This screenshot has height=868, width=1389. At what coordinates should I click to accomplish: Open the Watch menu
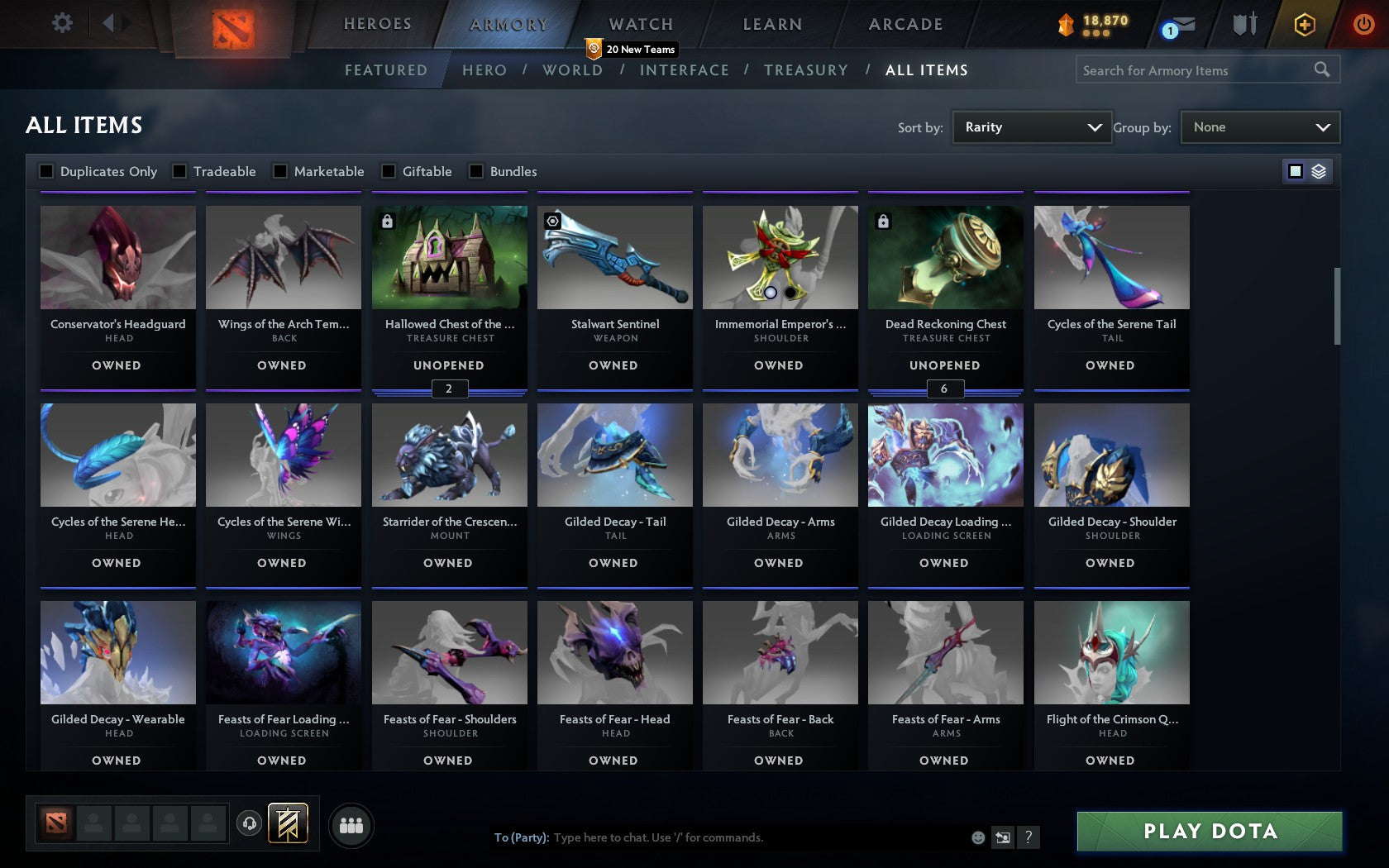(x=639, y=24)
